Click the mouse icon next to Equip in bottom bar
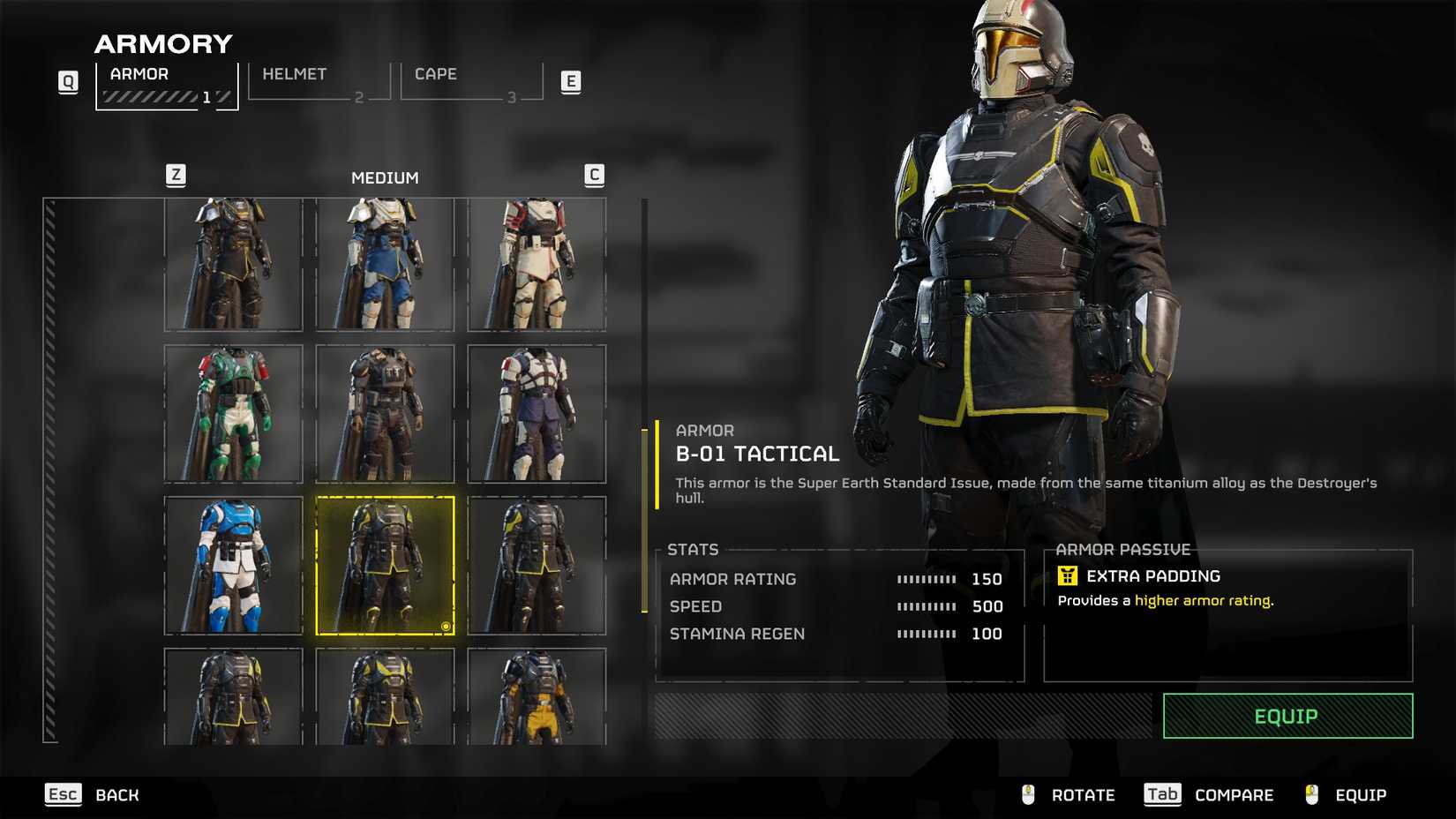This screenshot has width=1456, height=819. (x=1312, y=794)
